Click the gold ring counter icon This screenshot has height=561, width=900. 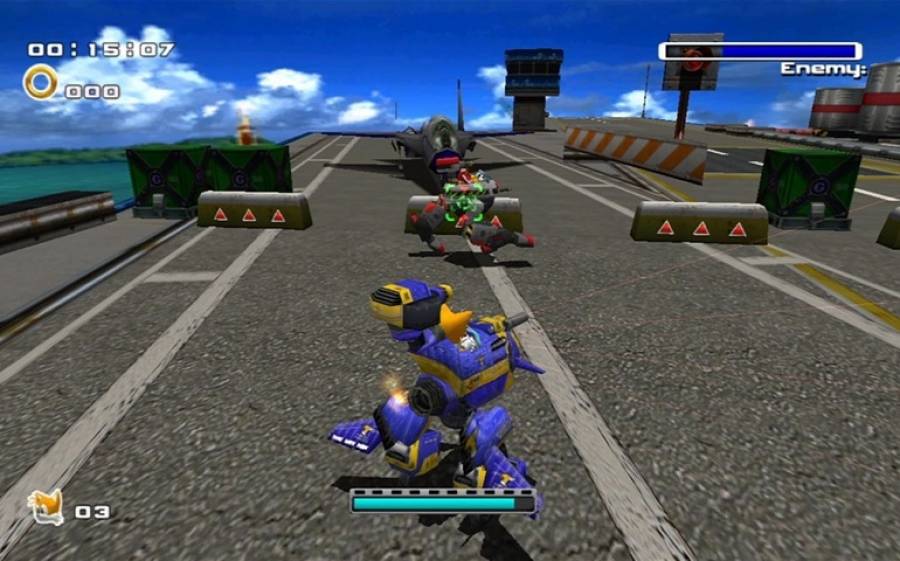click(x=41, y=82)
